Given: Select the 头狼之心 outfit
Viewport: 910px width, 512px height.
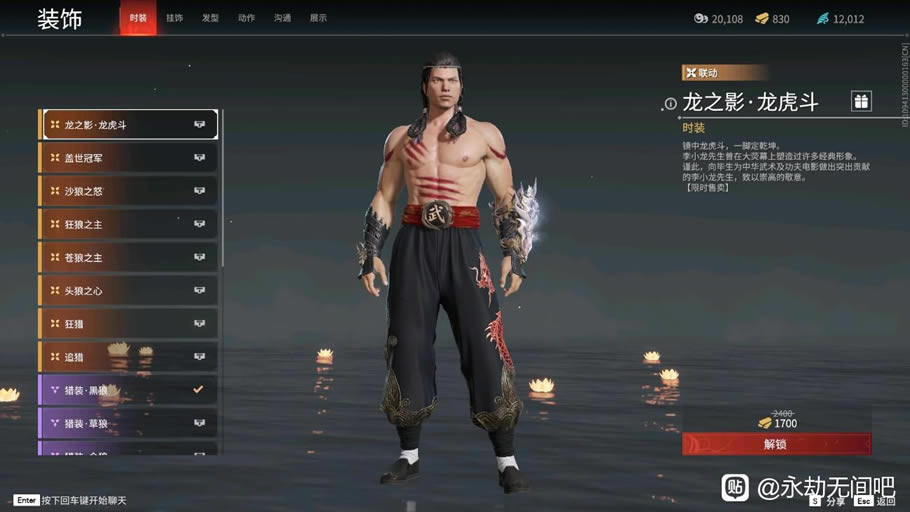Looking at the screenshot, I should (x=130, y=290).
